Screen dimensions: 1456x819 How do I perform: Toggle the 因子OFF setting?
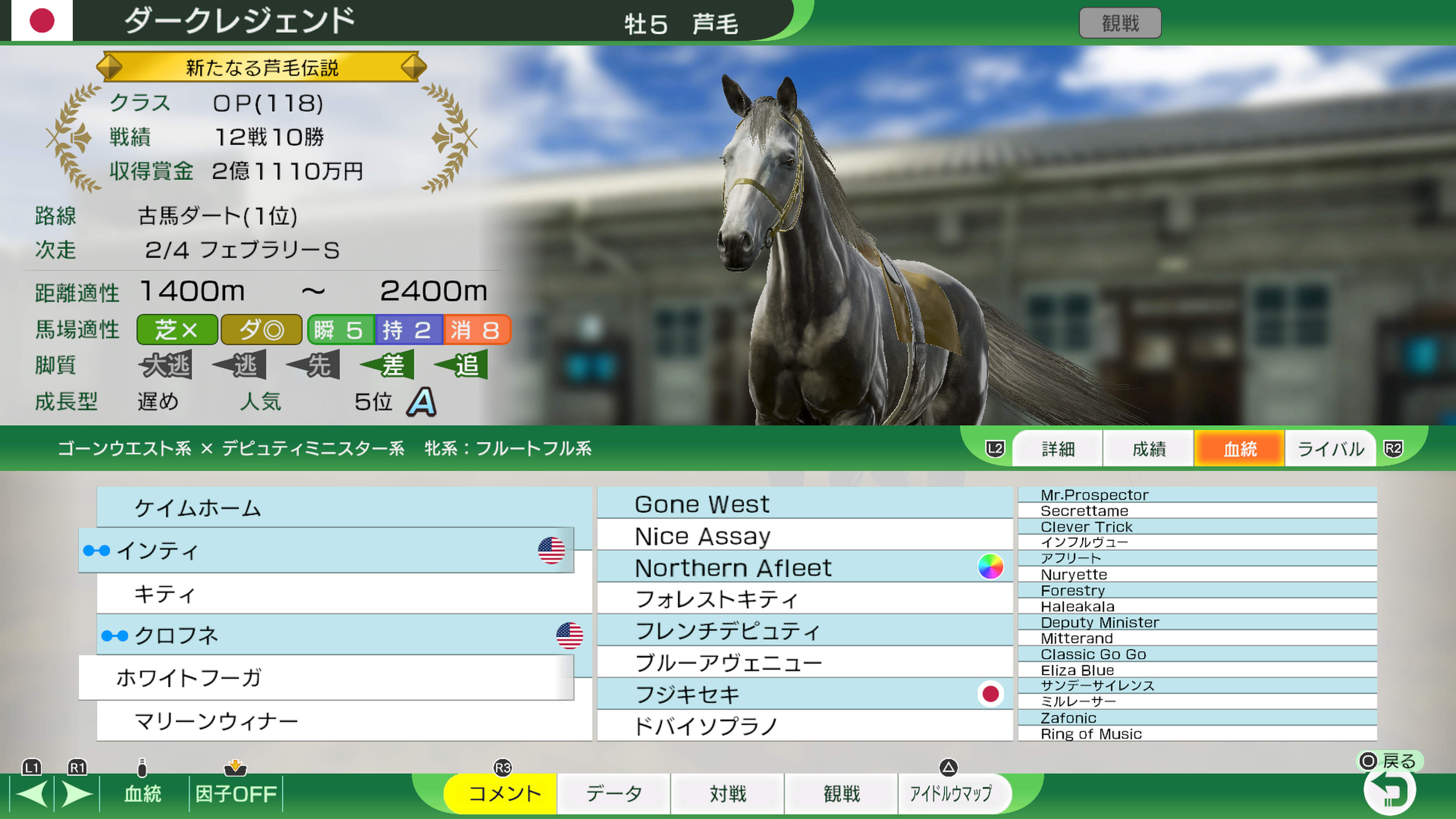(x=237, y=794)
